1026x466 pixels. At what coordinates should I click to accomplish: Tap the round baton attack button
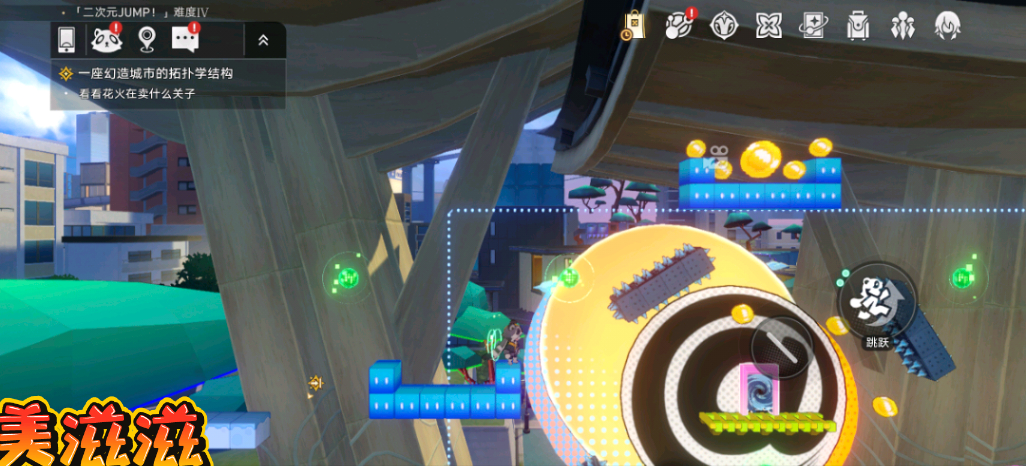[782, 347]
